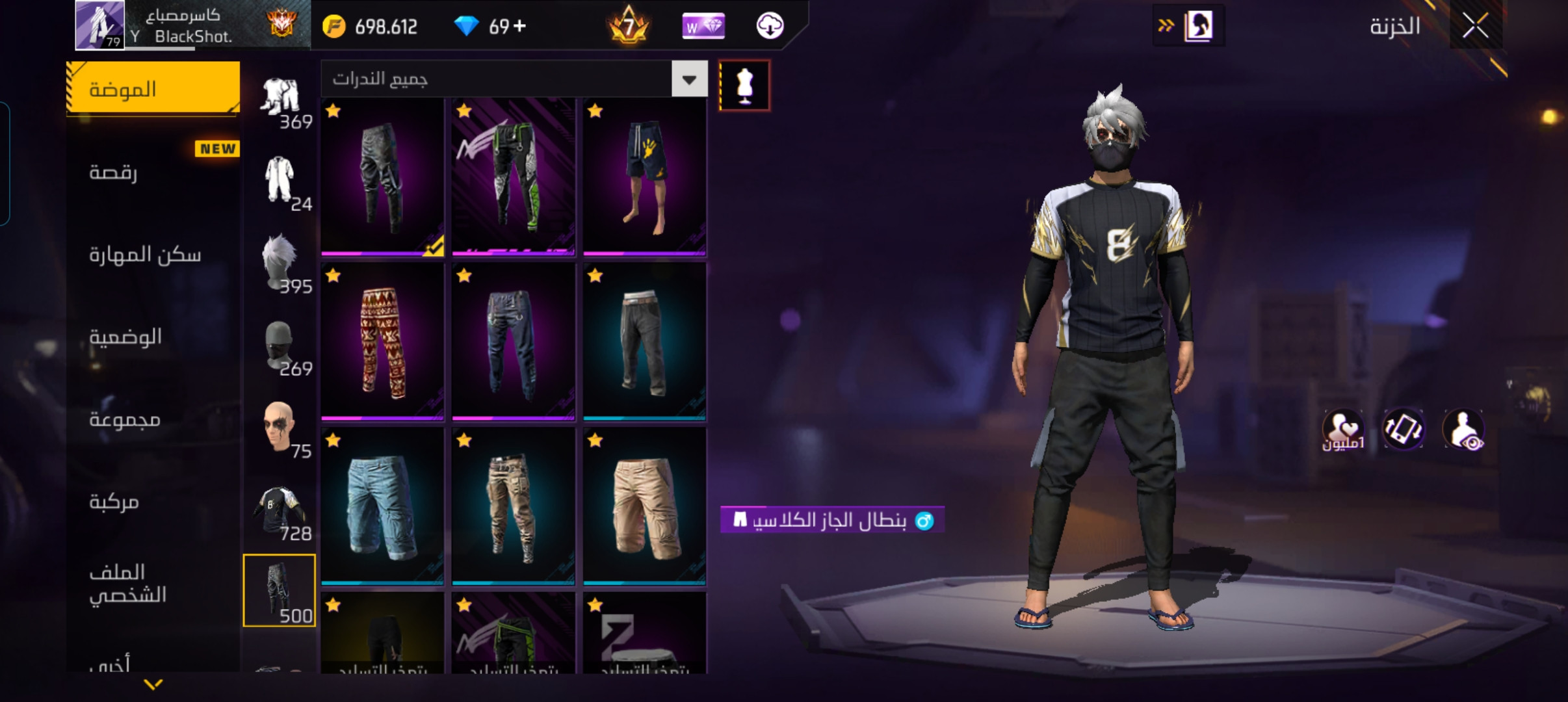Viewport: 1568px width, 702px height.
Task: Pick the navy shorts with yellow handprint
Action: (644, 177)
